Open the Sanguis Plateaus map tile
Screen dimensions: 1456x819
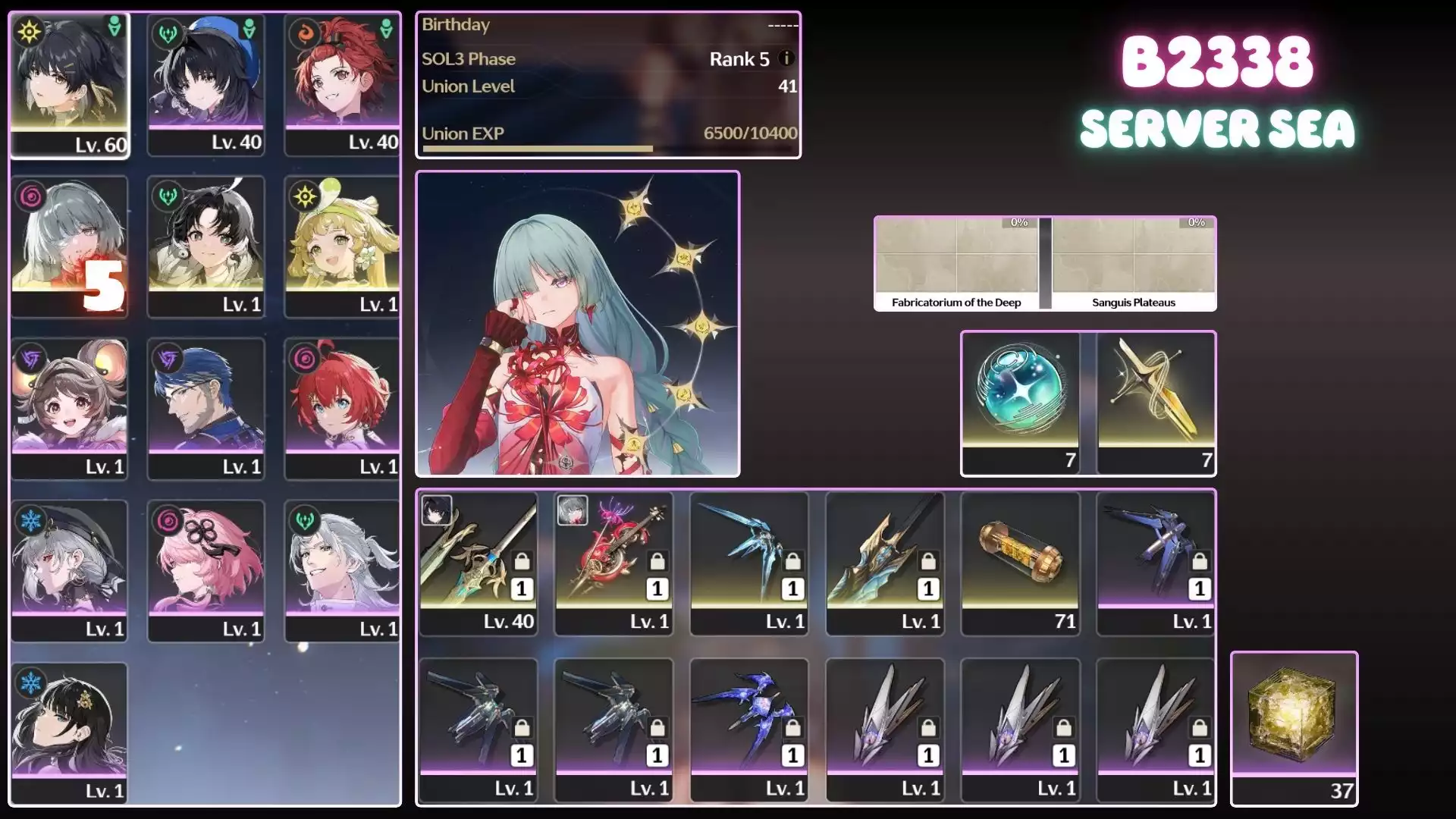pos(1134,263)
